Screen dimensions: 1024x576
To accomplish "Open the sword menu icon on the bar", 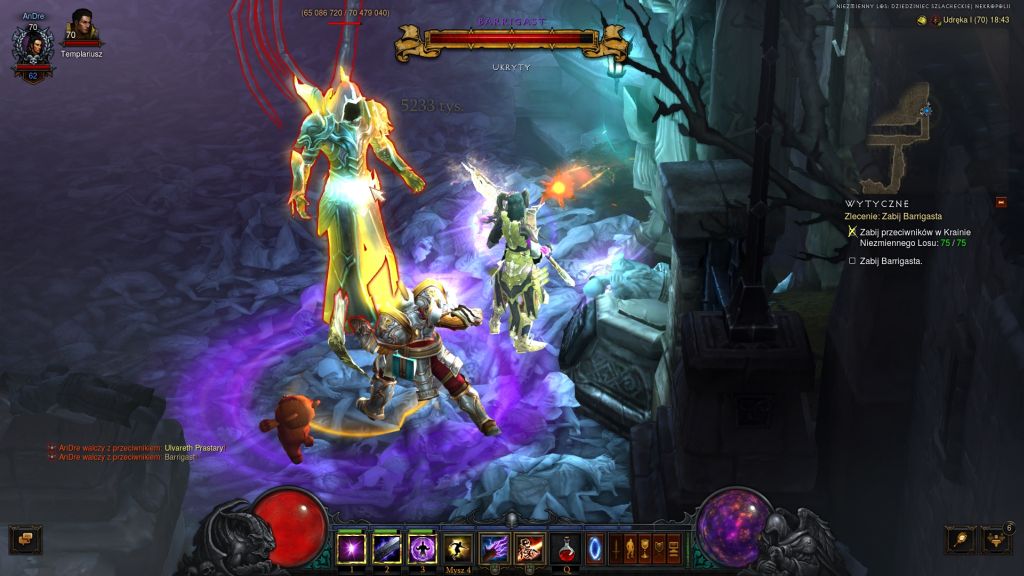I will (617, 548).
